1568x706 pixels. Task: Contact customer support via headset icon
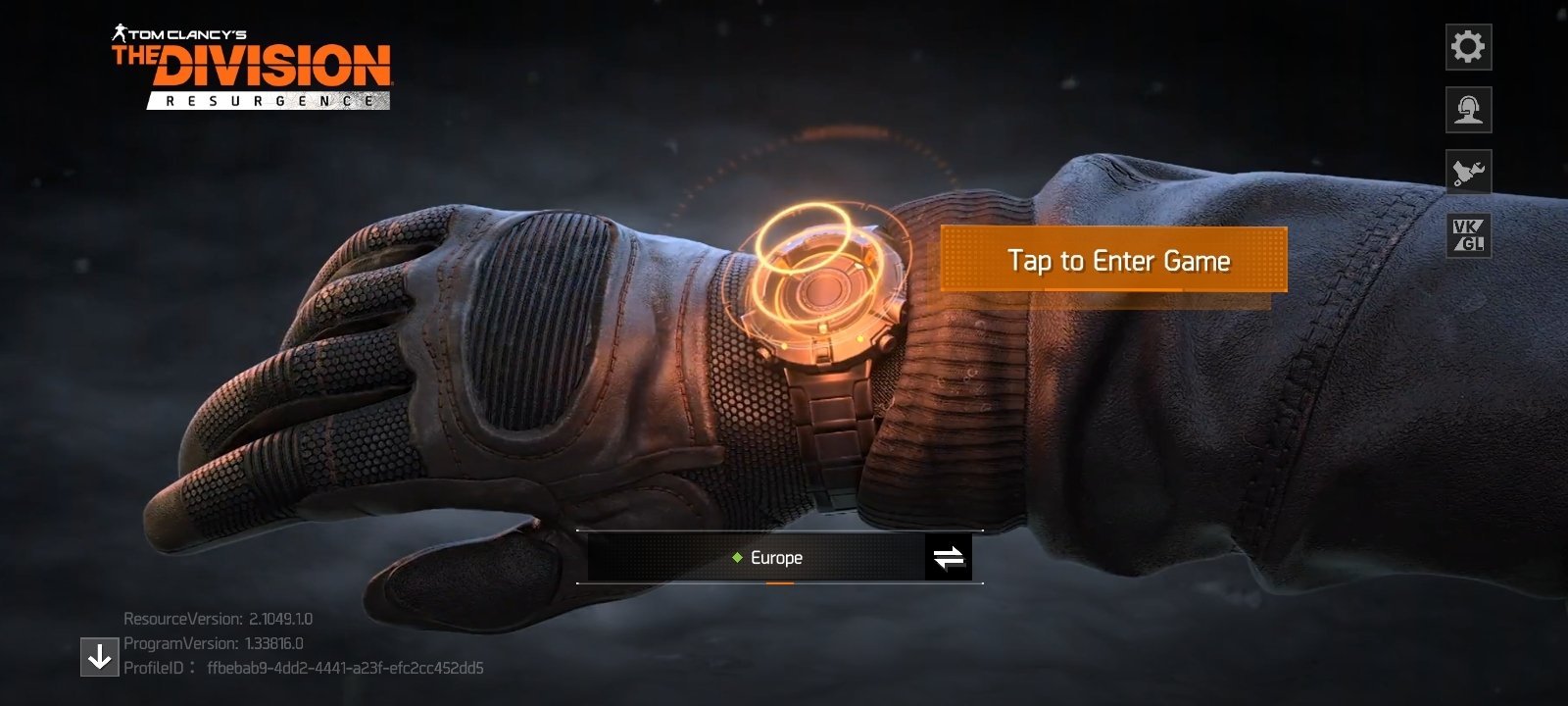click(x=1468, y=110)
